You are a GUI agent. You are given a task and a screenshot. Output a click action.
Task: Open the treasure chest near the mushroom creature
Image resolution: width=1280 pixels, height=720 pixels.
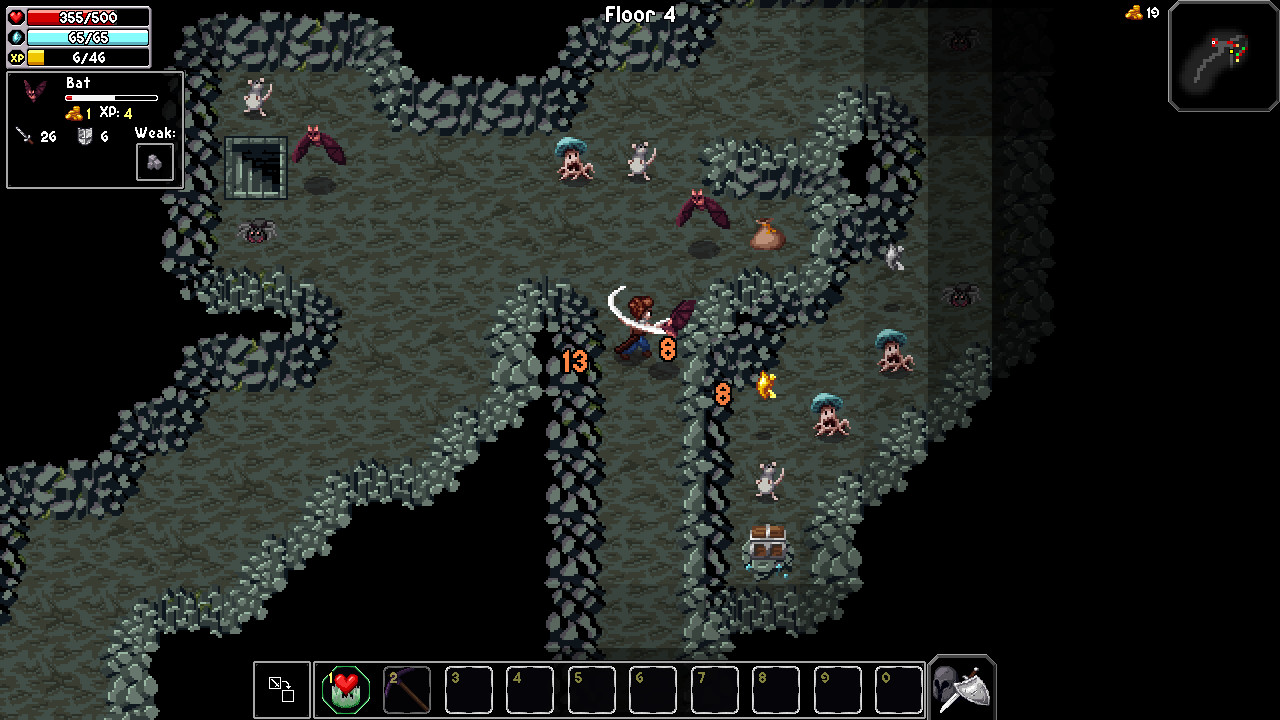click(770, 540)
